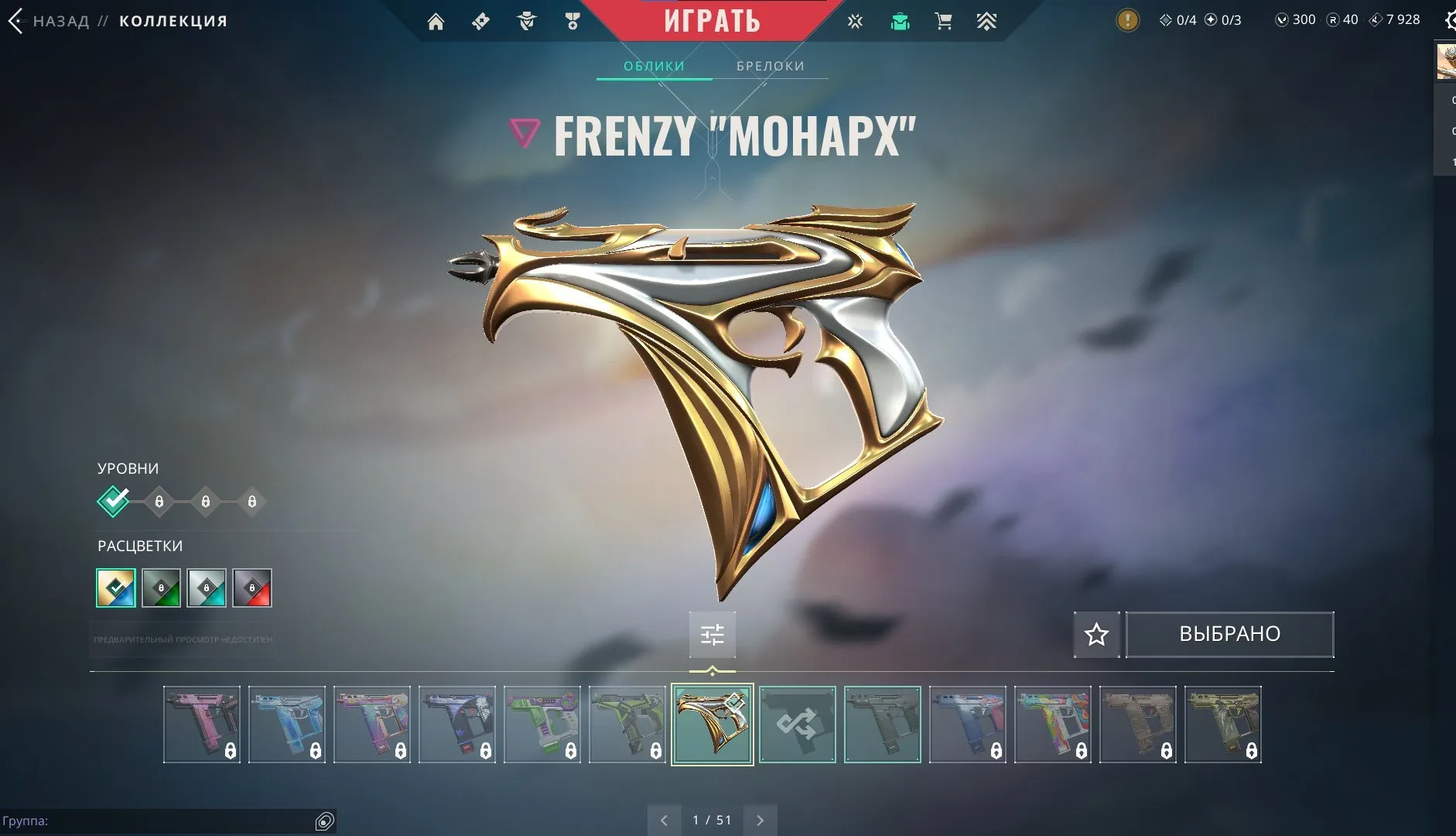Open the collection backpack icon
Viewport: 1456px width, 836px height.
click(x=899, y=21)
